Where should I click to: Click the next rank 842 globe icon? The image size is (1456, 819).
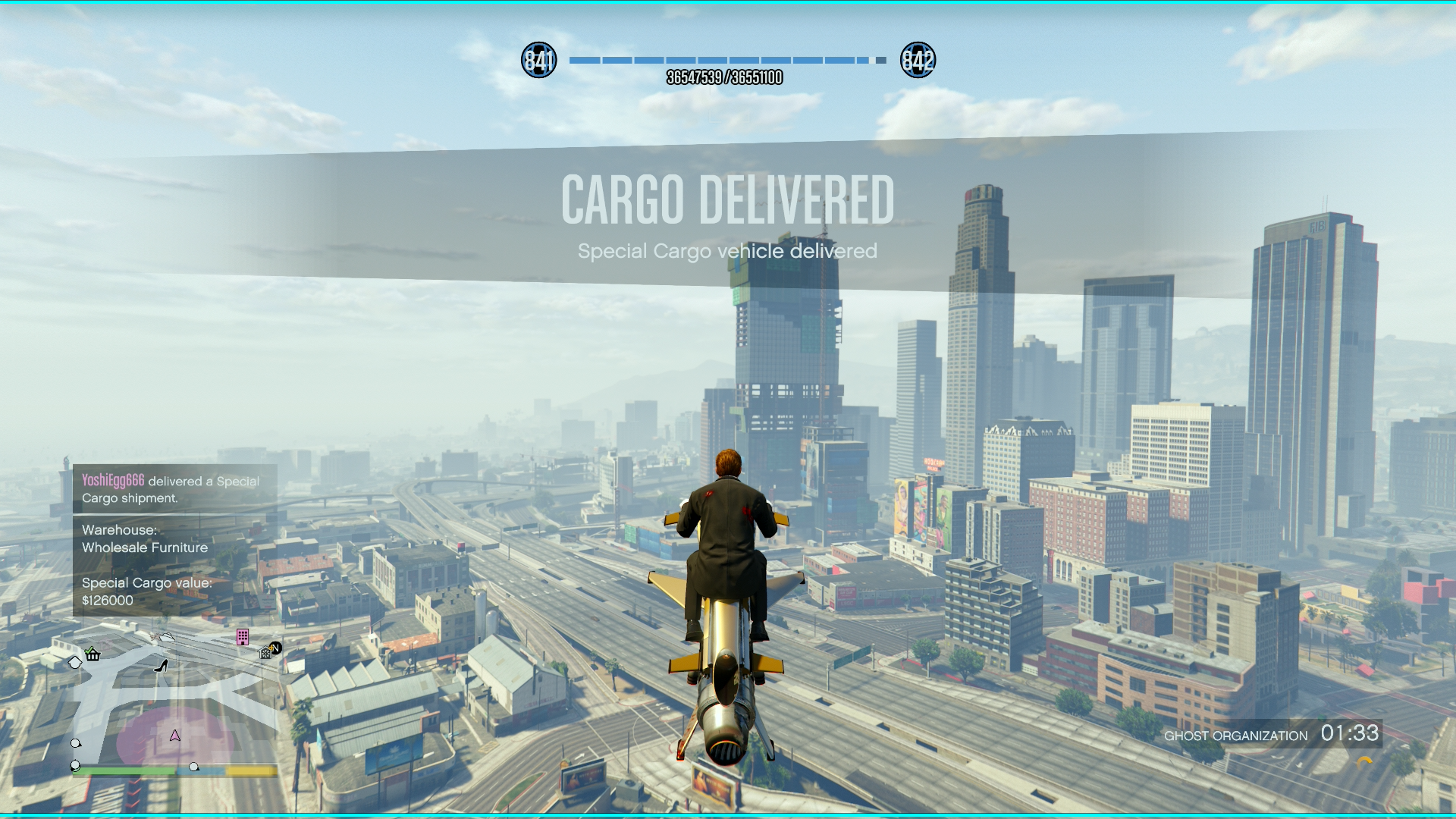tap(918, 60)
